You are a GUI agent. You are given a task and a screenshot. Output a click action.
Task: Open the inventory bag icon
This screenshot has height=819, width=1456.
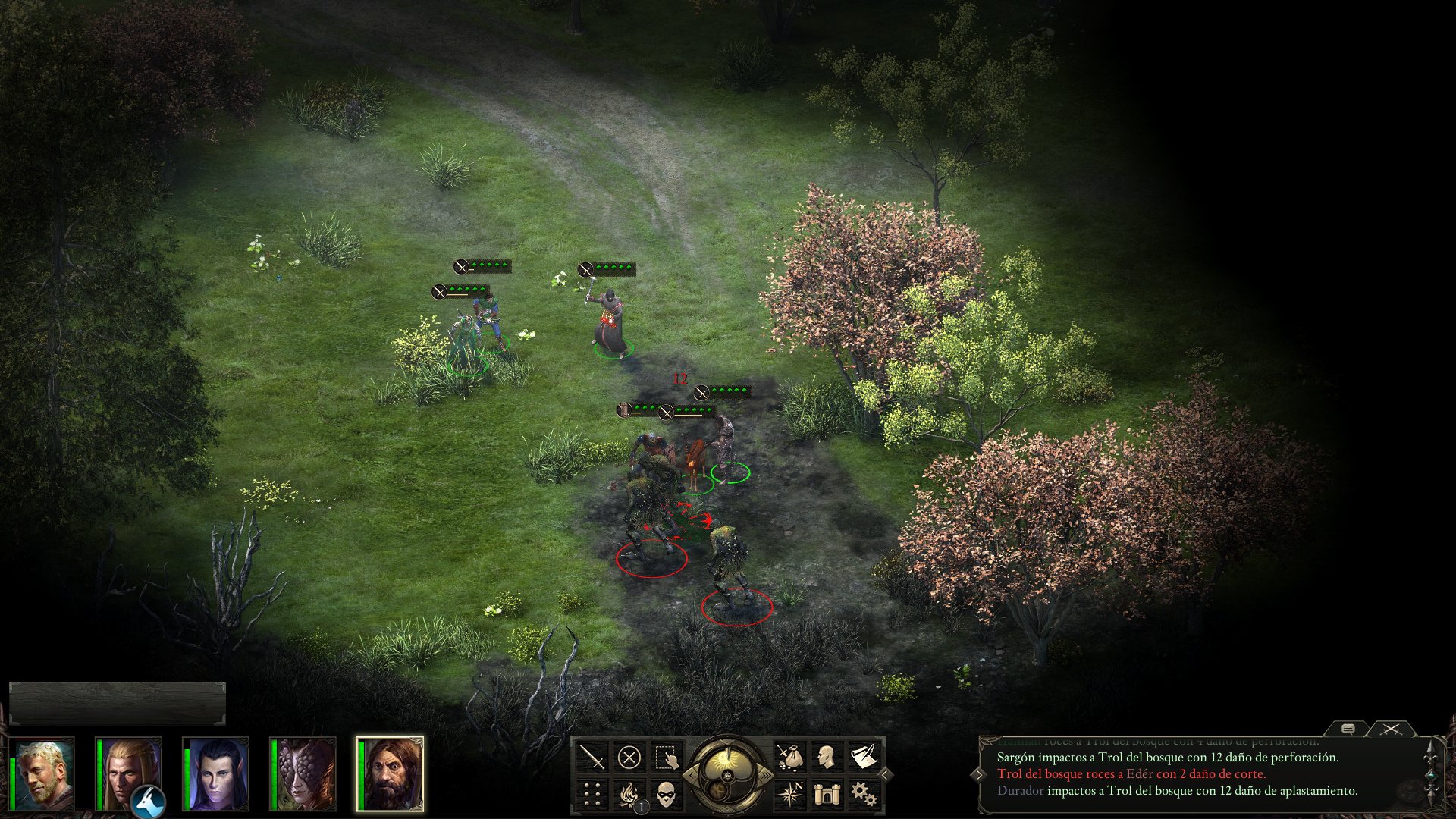pos(792,757)
